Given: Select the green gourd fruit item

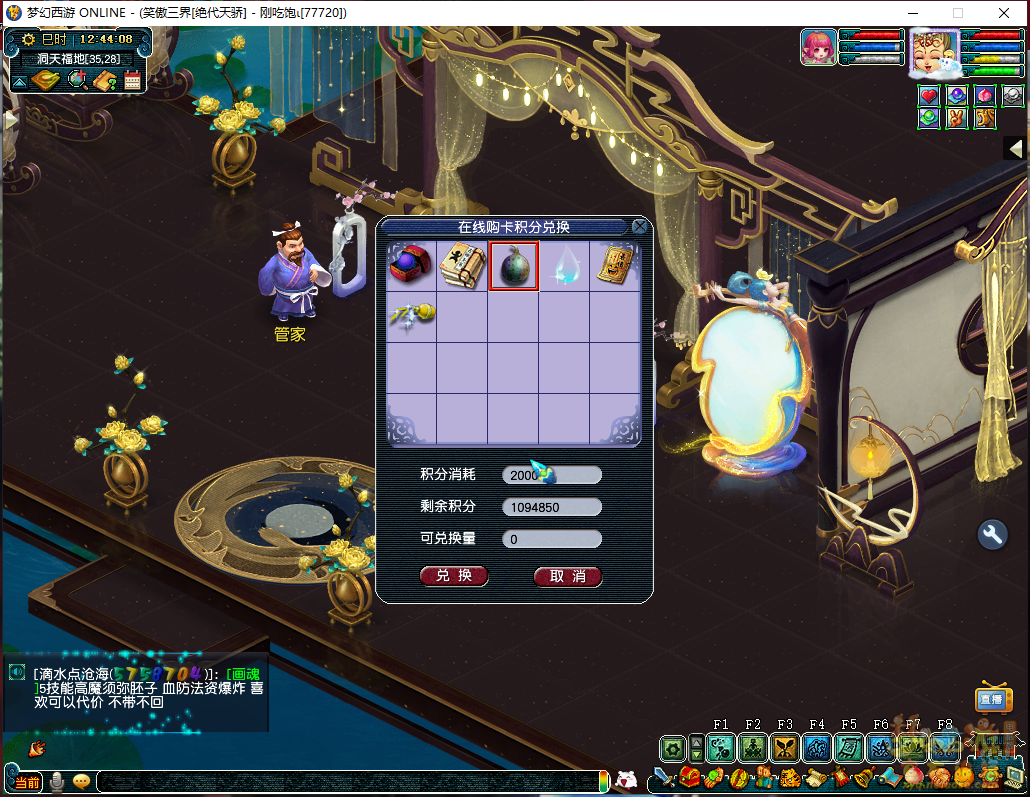Looking at the screenshot, I should coord(513,266).
